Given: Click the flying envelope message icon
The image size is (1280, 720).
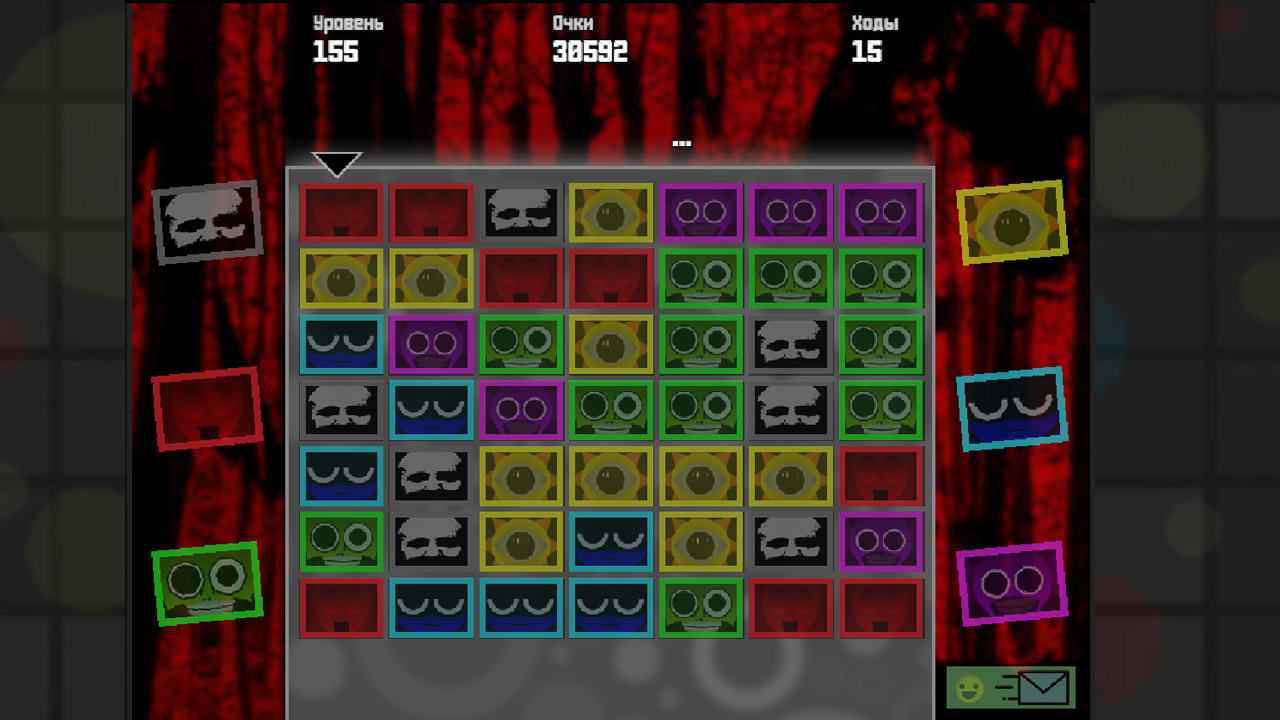Looking at the screenshot, I should click(1040, 688).
